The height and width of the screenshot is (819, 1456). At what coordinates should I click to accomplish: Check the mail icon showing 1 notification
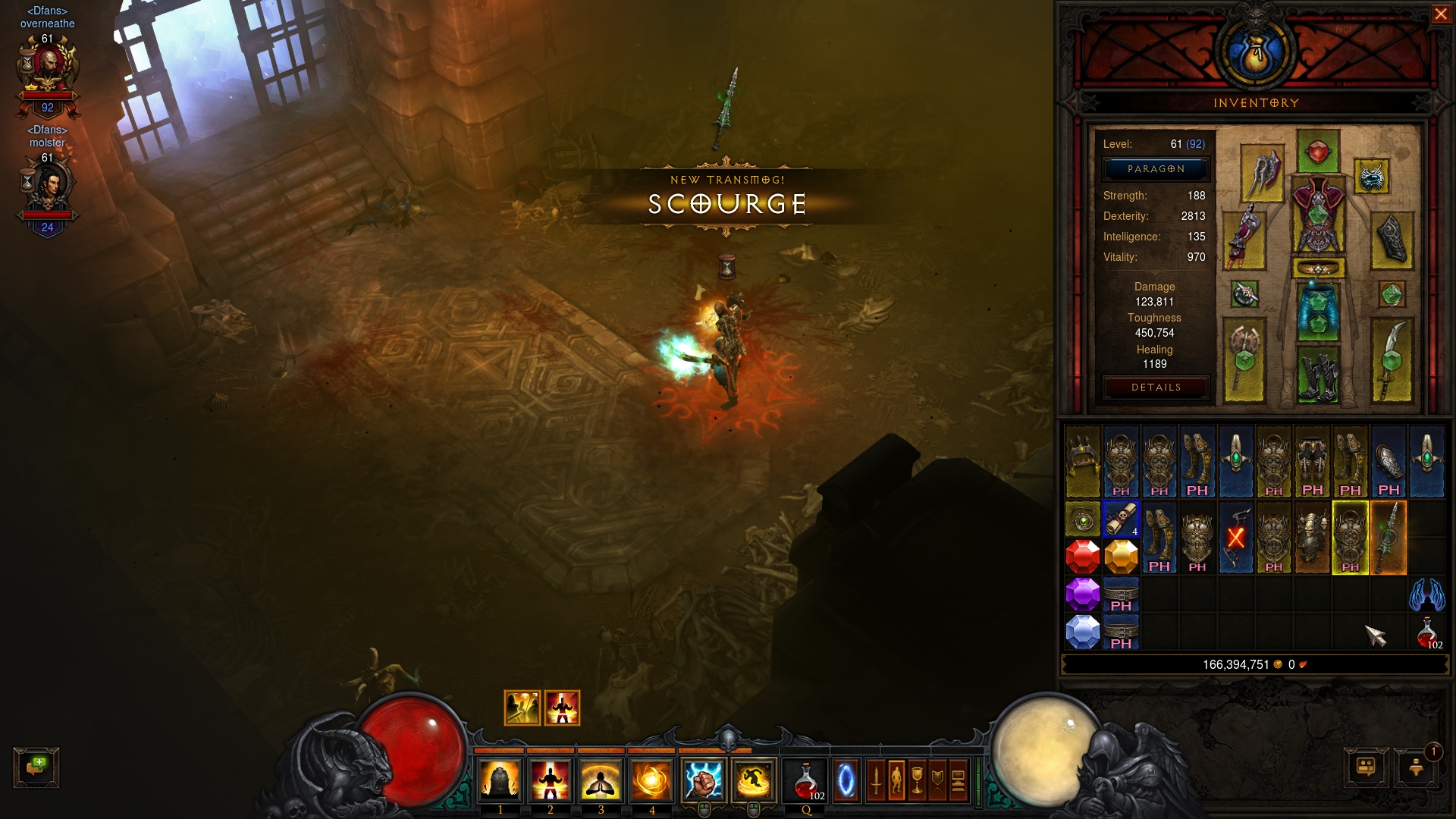pos(1415,768)
